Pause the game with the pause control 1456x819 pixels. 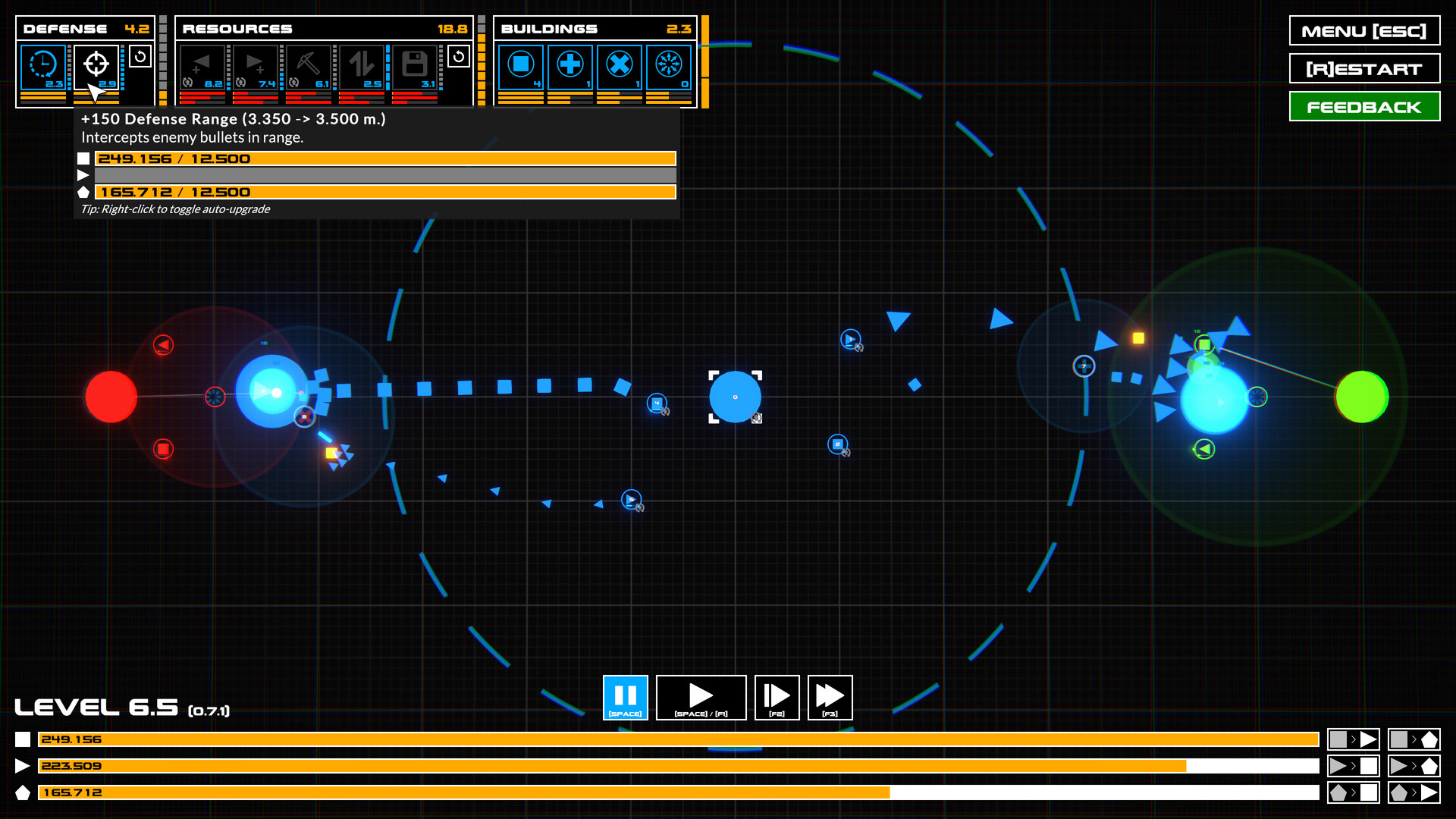pyautogui.click(x=625, y=697)
